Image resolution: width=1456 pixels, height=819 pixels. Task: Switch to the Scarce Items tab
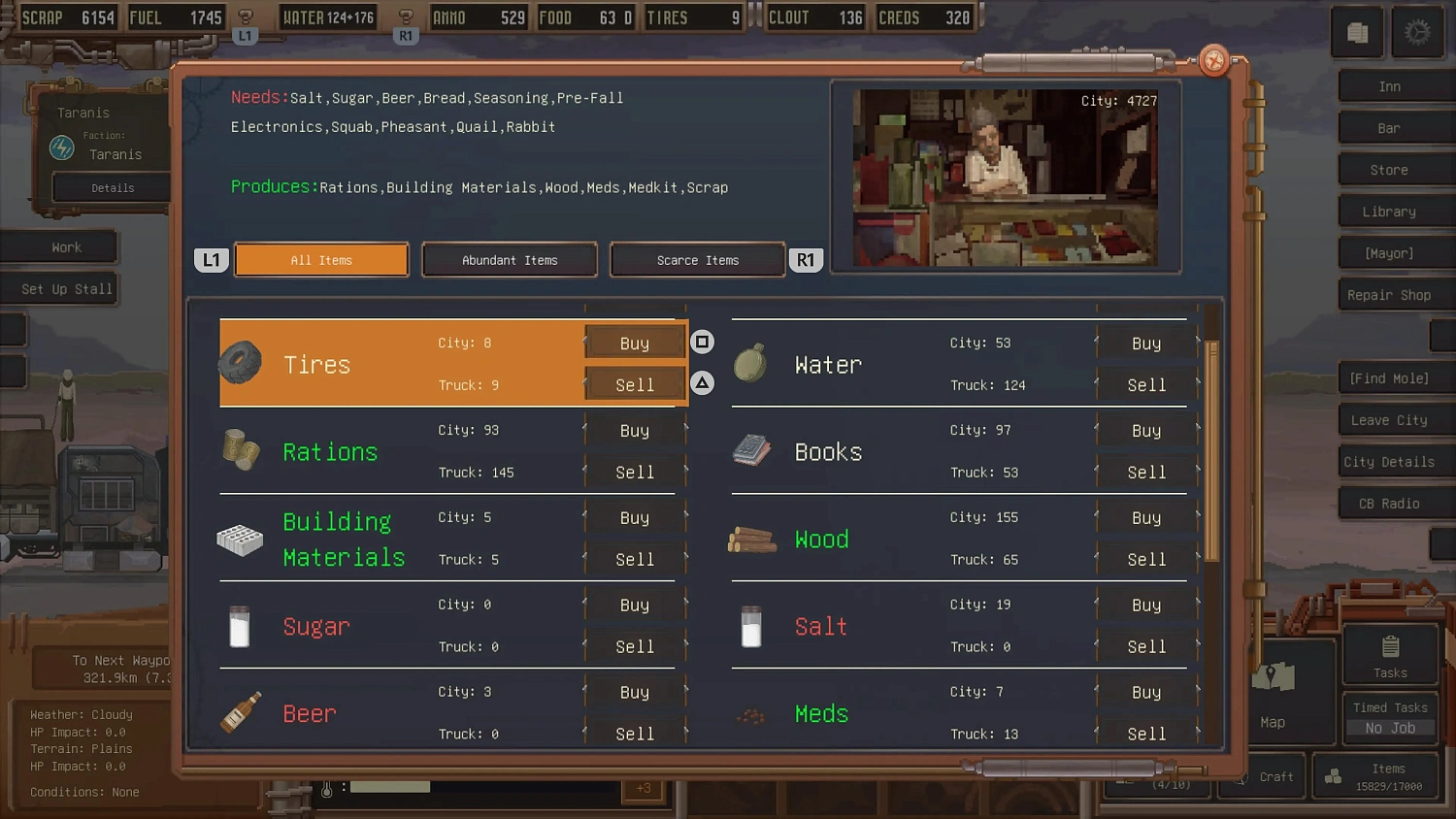coord(696,259)
